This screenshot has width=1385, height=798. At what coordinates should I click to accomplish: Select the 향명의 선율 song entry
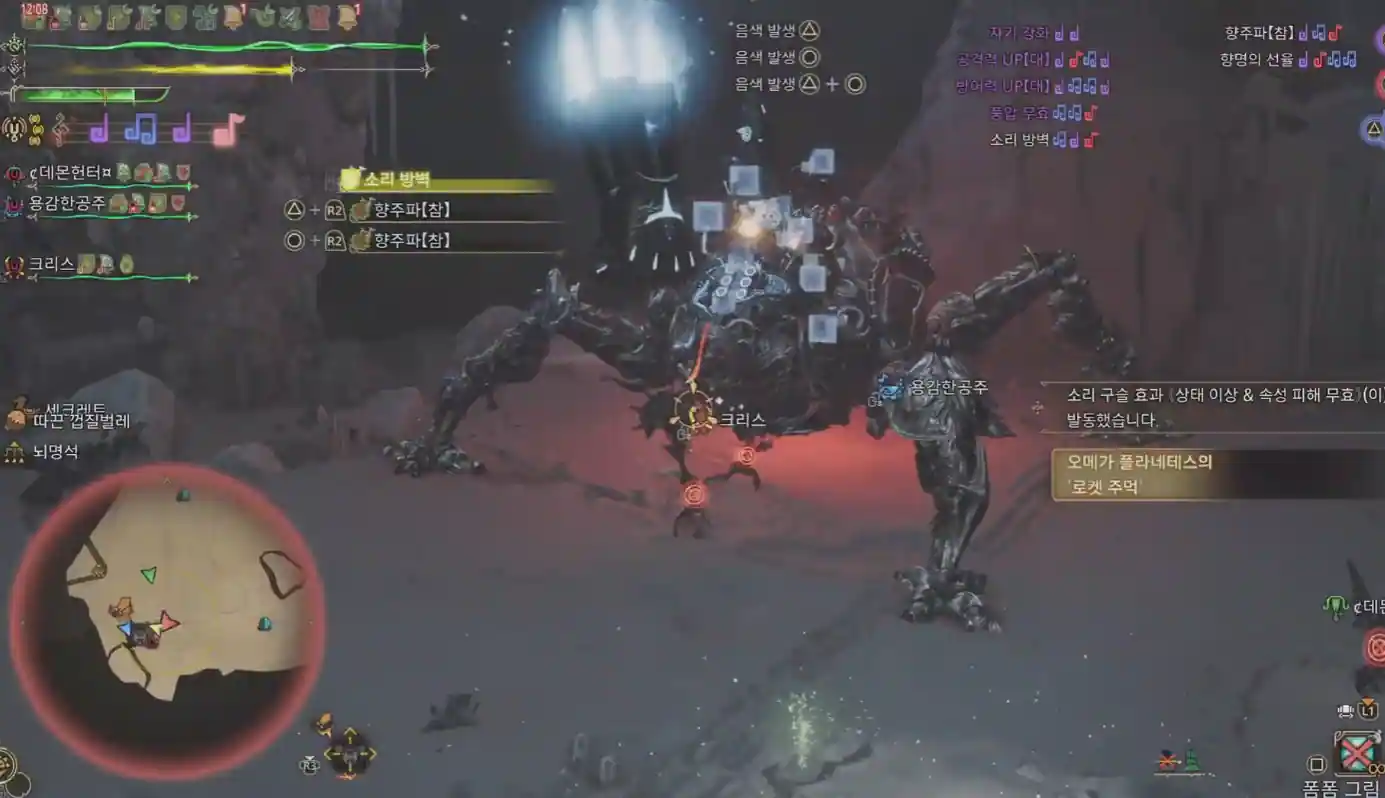tap(1256, 60)
